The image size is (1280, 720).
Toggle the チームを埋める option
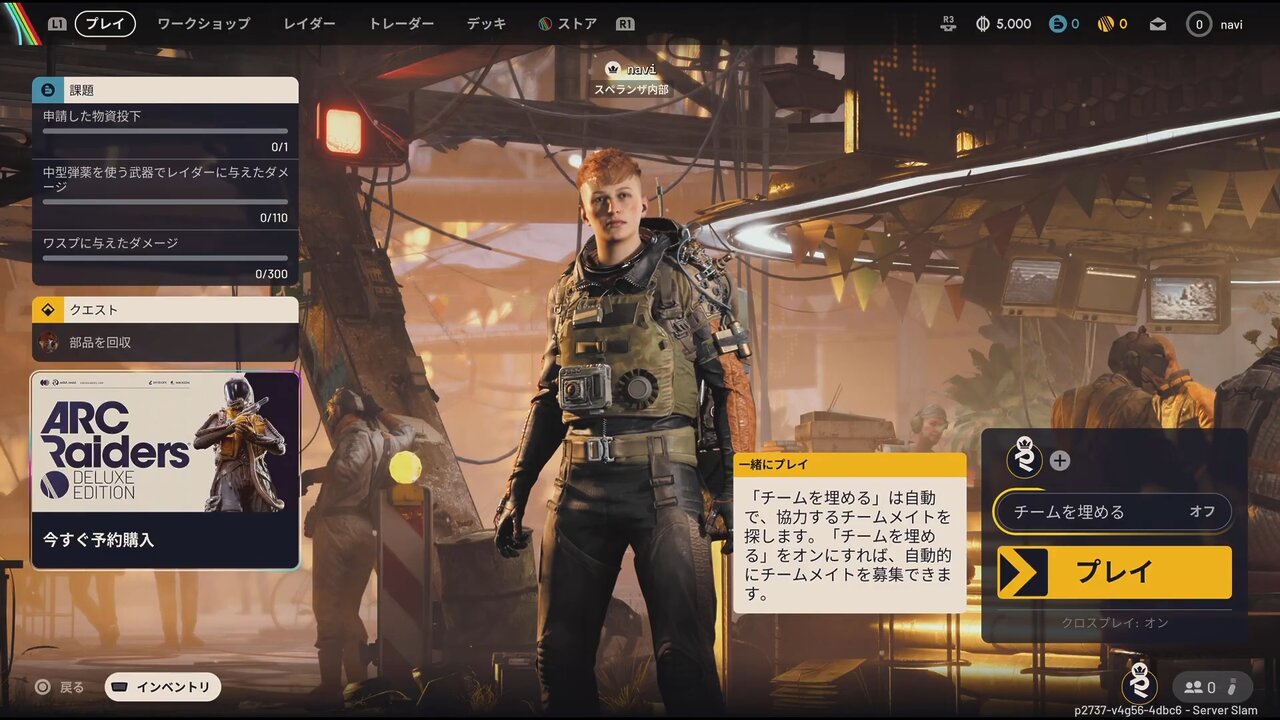tap(1113, 512)
